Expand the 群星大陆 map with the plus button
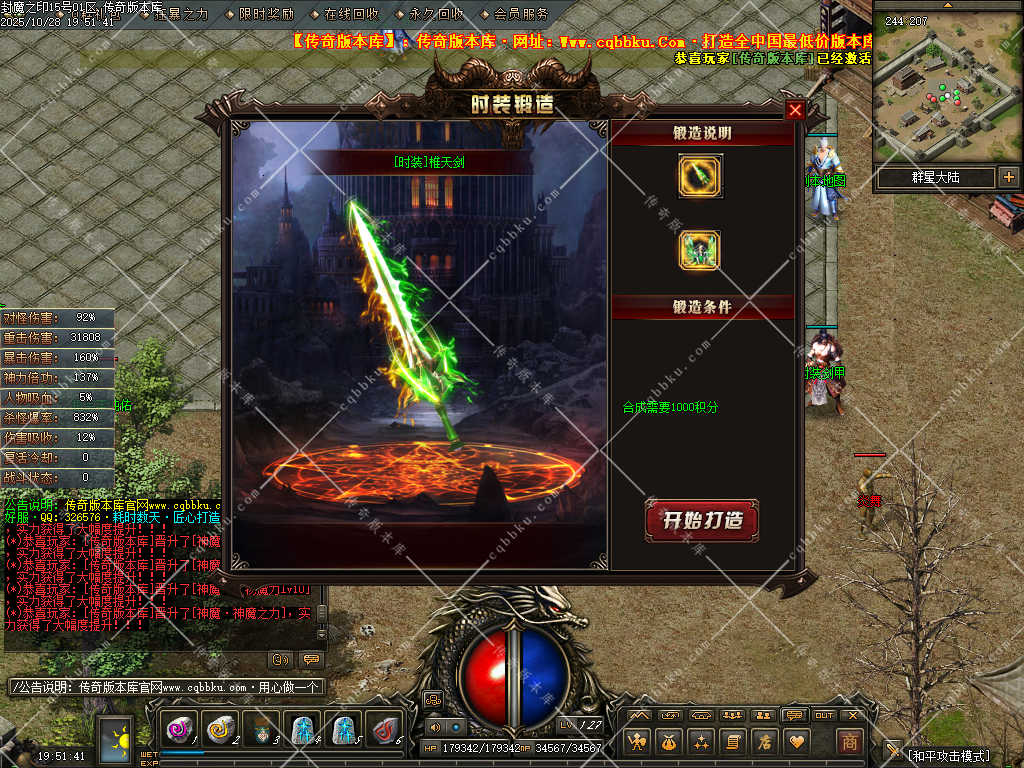This screenshot has width=1024, height=768. tap(1008, 177)
